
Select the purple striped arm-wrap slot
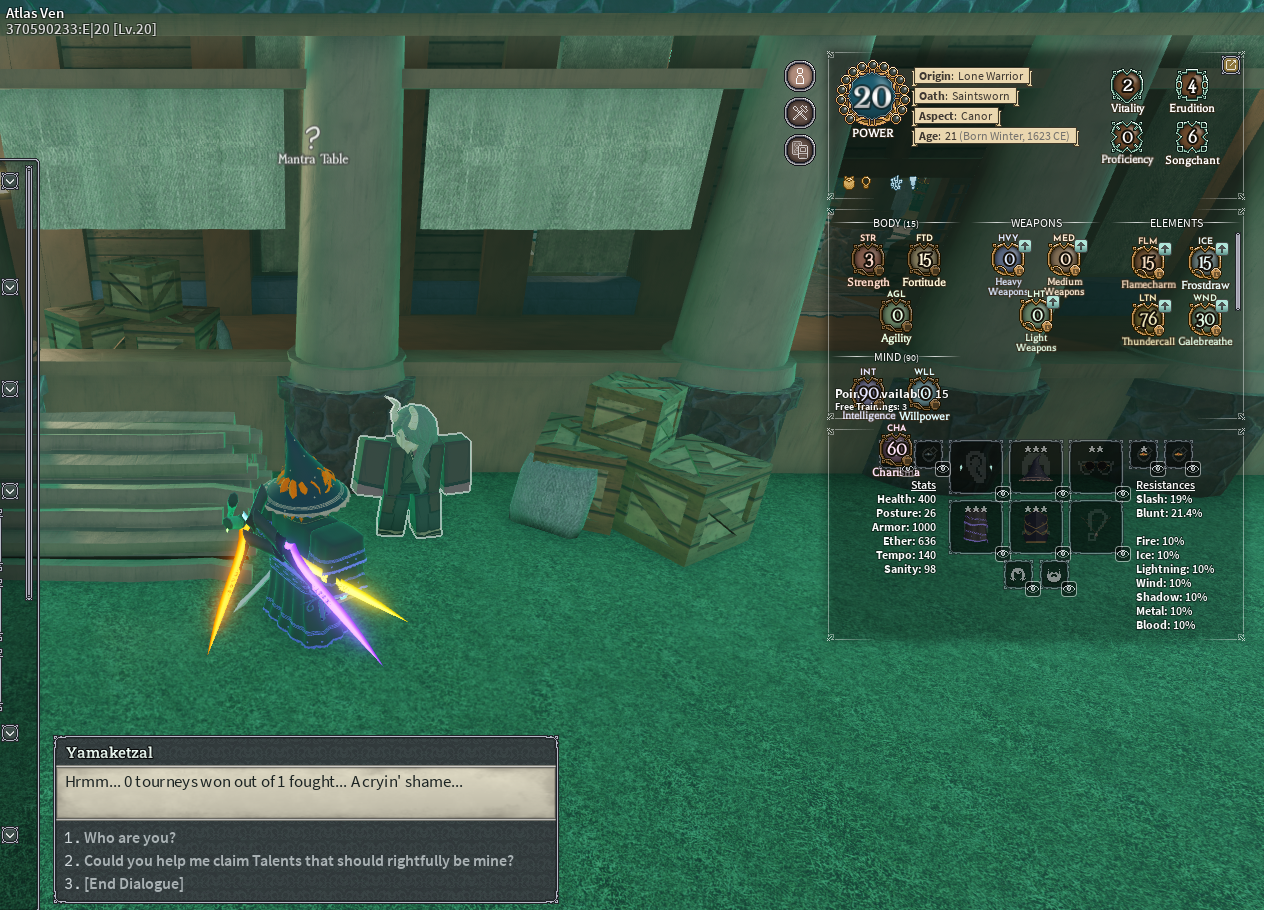tap(975, 527)
